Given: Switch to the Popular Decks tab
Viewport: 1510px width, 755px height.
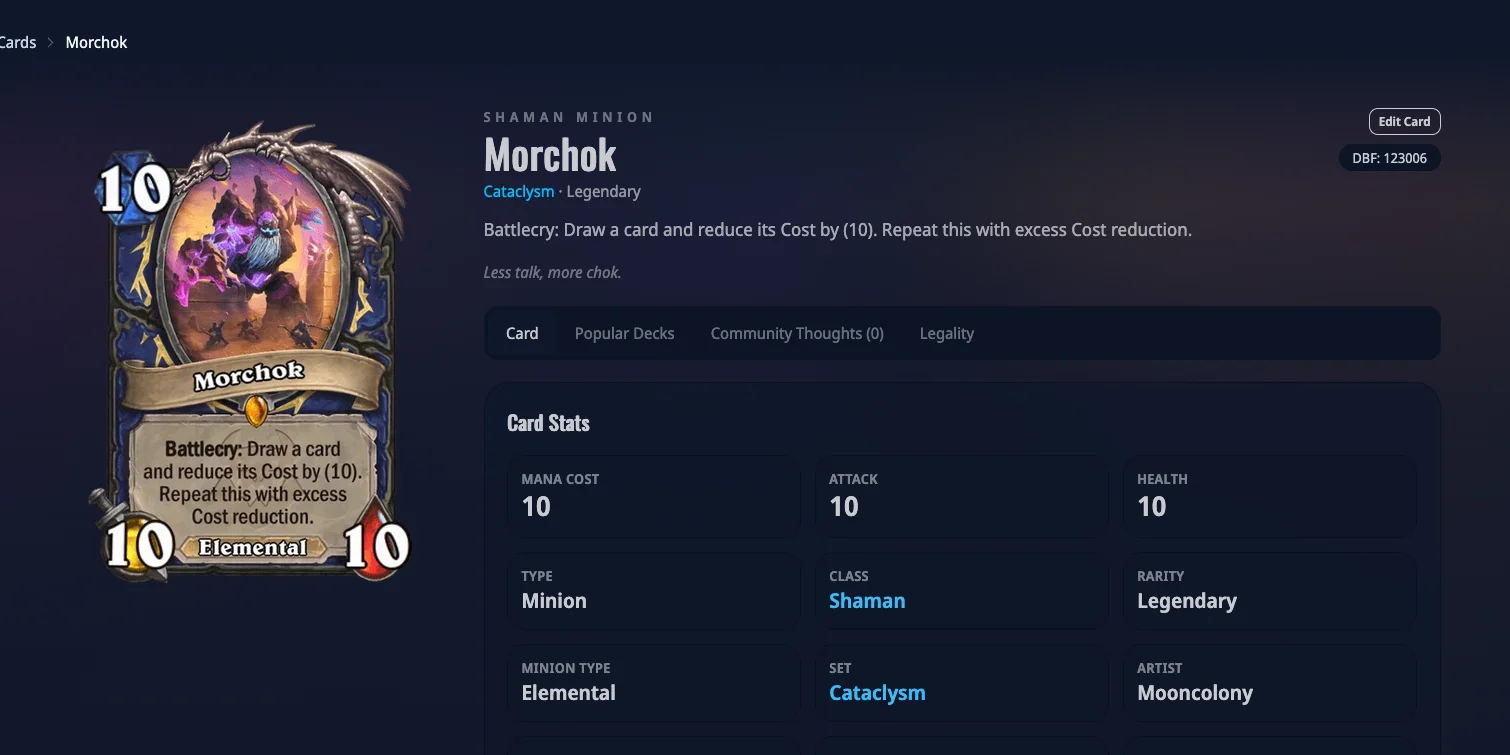Looking at the screenshot, I should point(624,334).
